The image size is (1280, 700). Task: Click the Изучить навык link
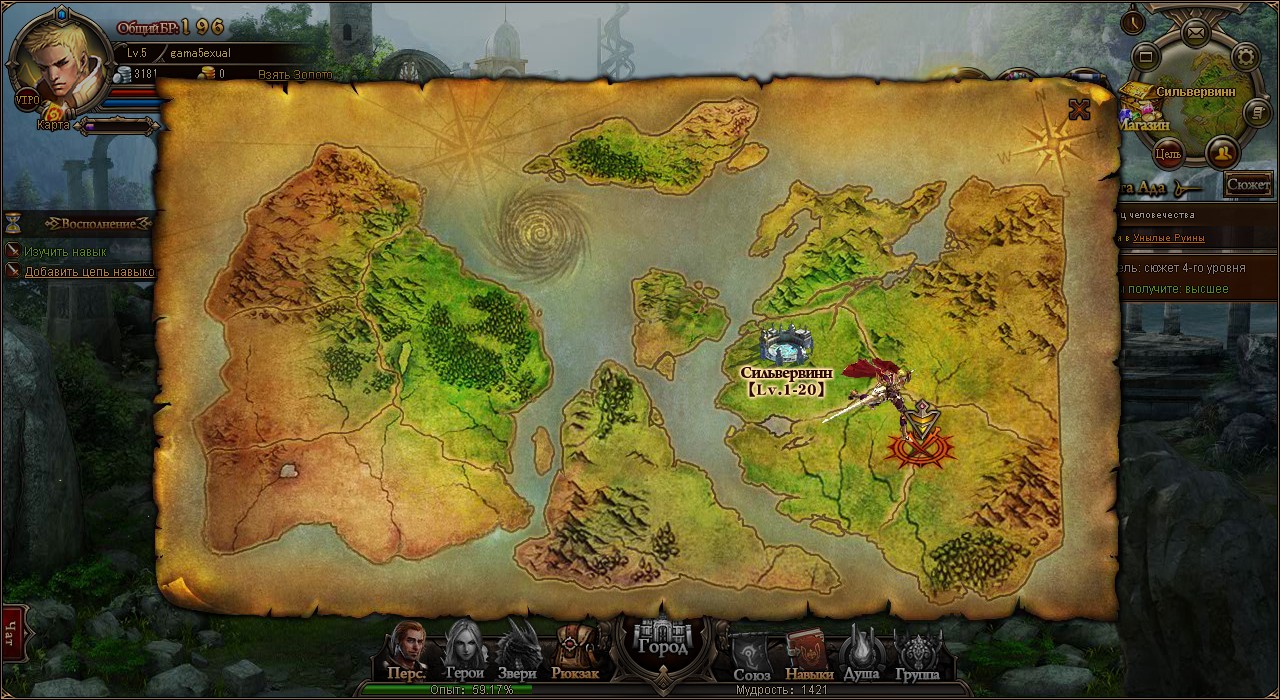click(65, 252)
